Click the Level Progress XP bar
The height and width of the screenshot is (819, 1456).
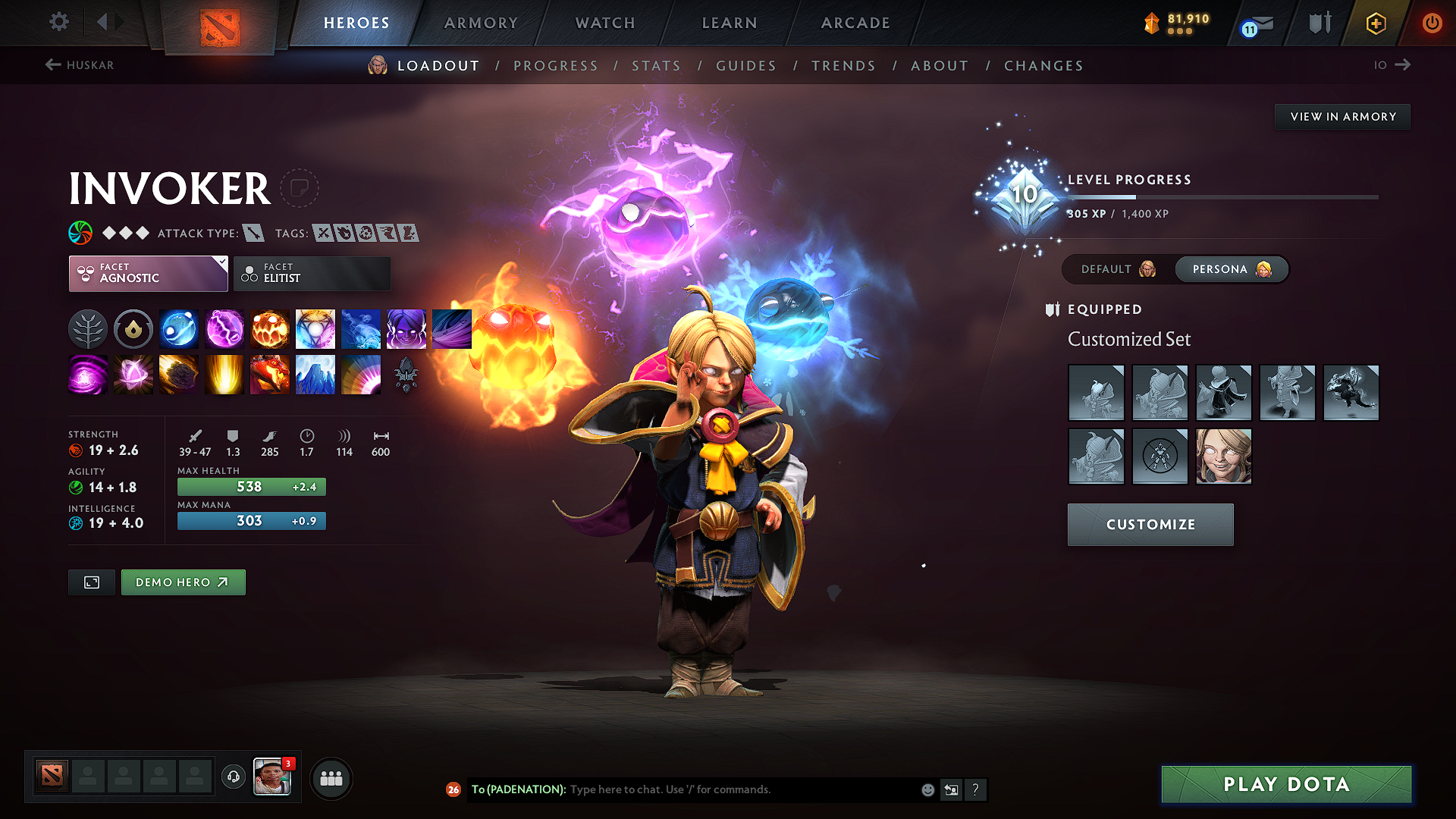[1221, 196]
